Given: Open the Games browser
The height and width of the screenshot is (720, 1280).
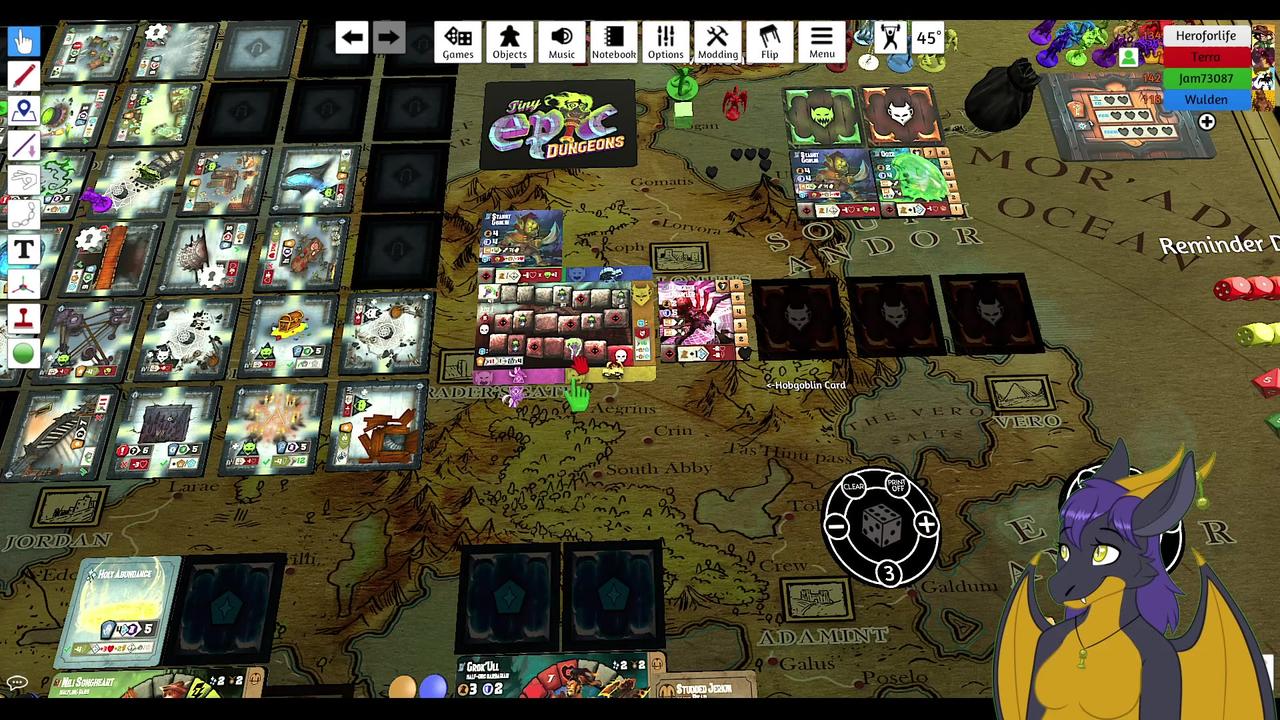Looking at the screenshot, I should tap(457, 41).
